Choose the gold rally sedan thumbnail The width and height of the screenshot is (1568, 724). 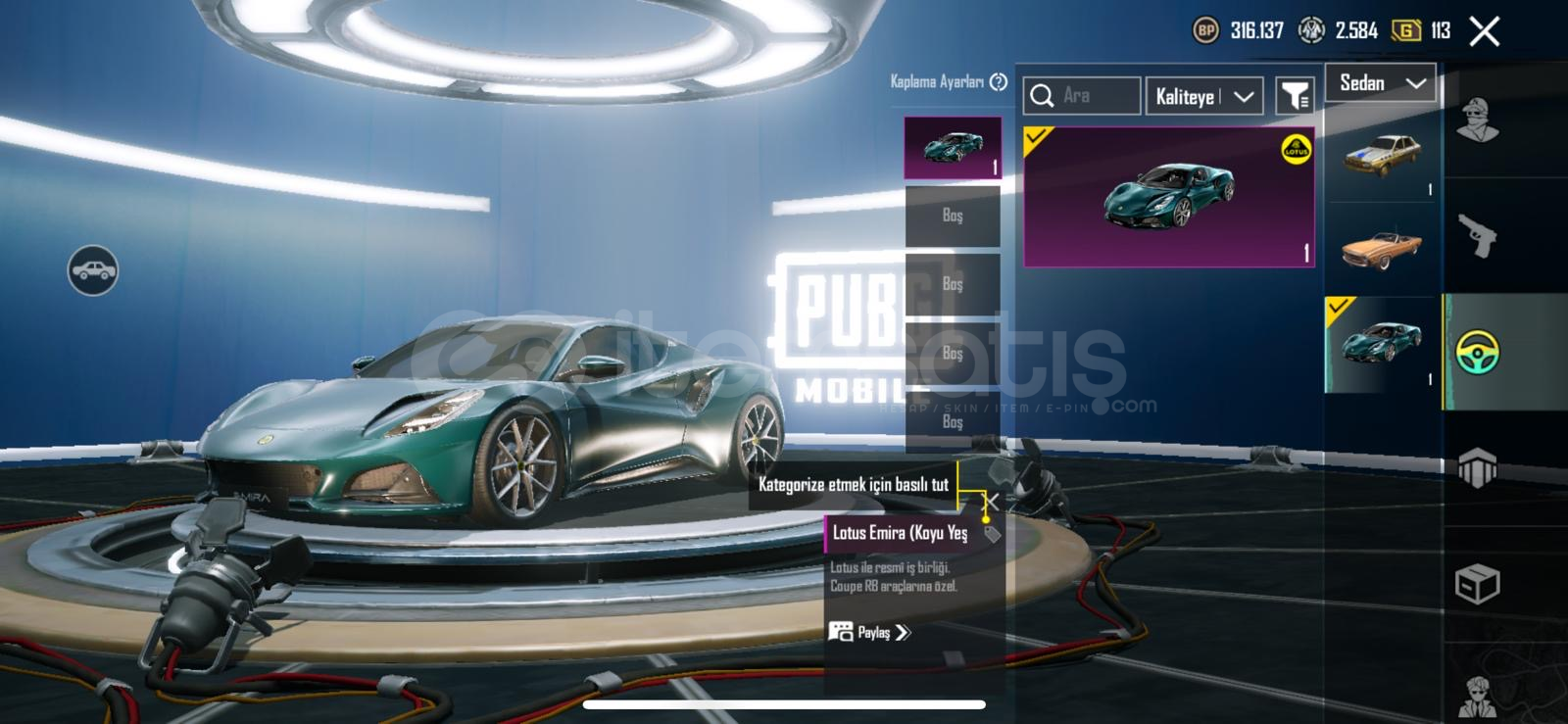1382,155
